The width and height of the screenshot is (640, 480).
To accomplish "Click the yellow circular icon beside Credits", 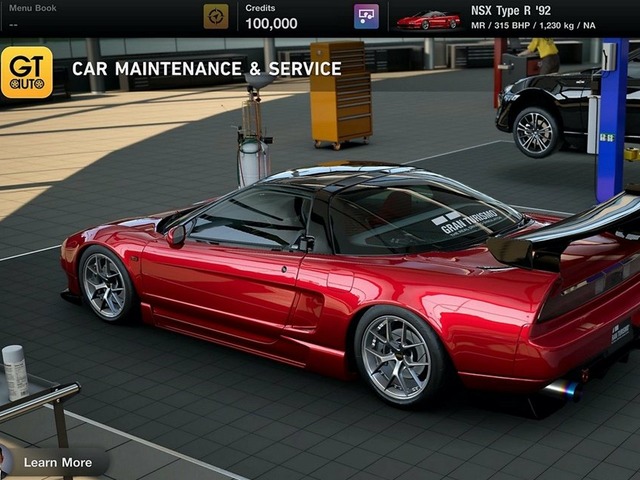I will pyautogui.click(x=216, y=16).
